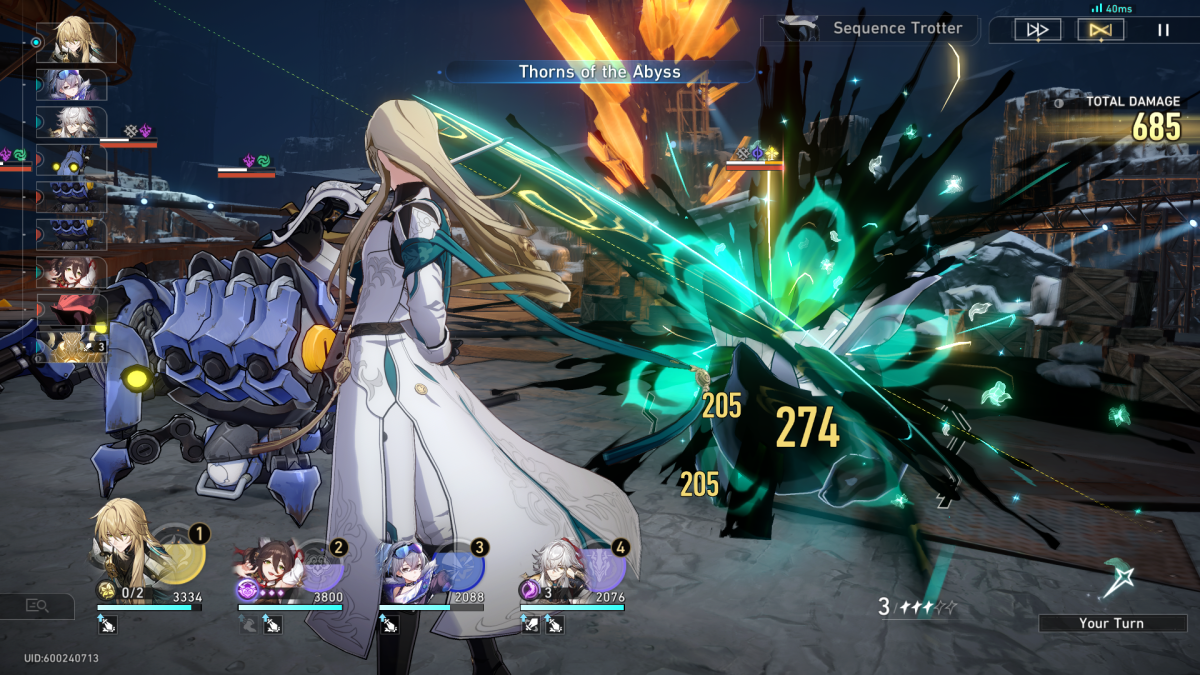Click the red-hooded enemy turn order portrait

(x=70, y=310)
